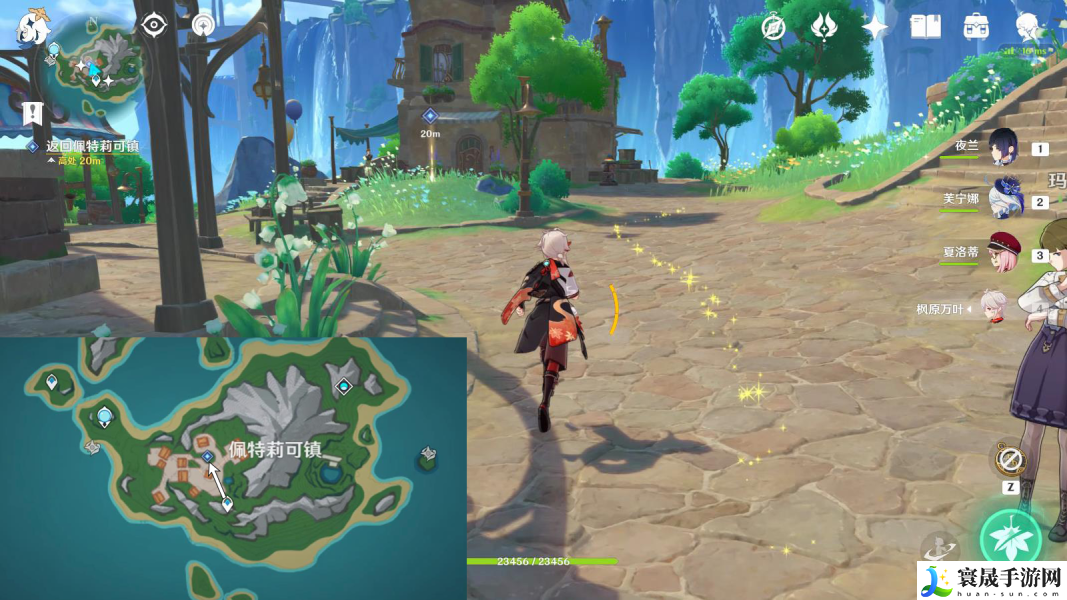Use Kazuha's maple leaf elemental skill
Image resolution: width=1067 pixels, height=600 pixels.
pyautogui.click(x=1011, y=540)
